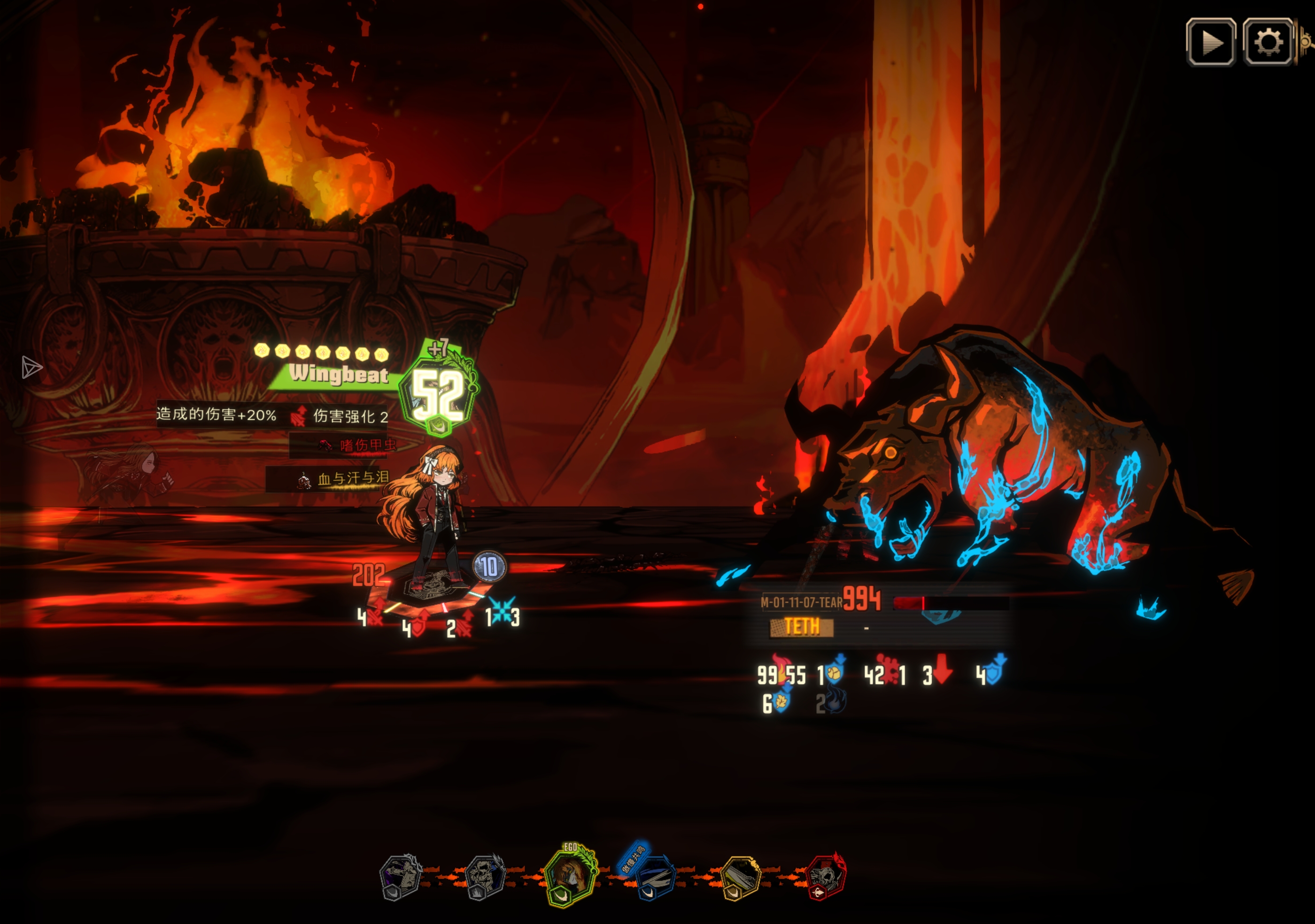Select the yellow blade skill icon

tap(740, 877)
